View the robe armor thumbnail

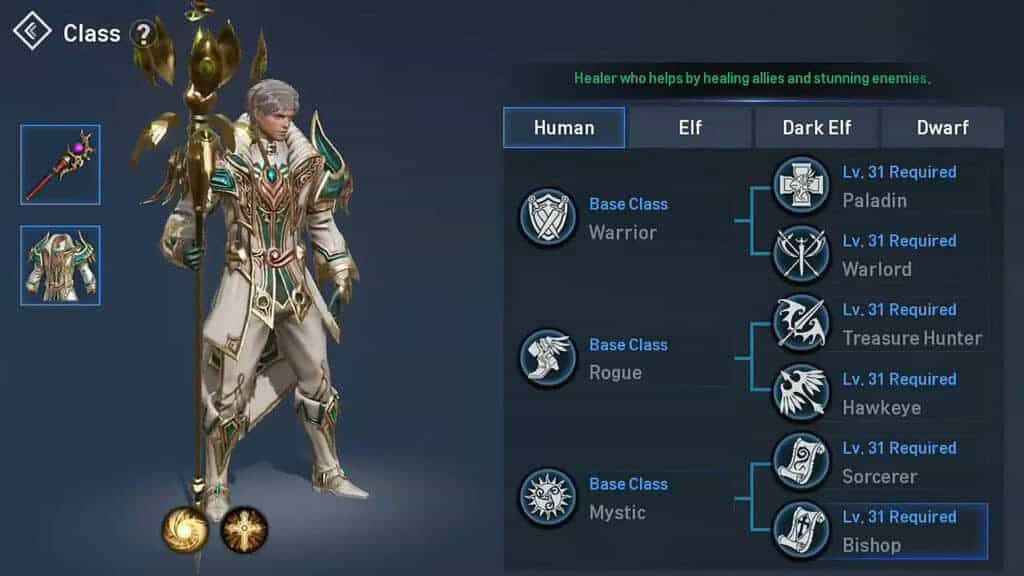point(60,265)
